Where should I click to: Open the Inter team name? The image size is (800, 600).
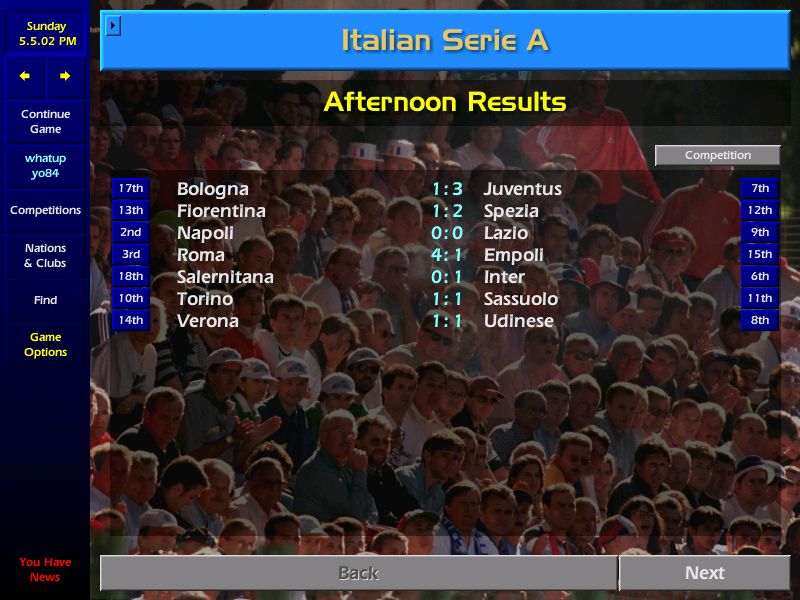[504, 277]
